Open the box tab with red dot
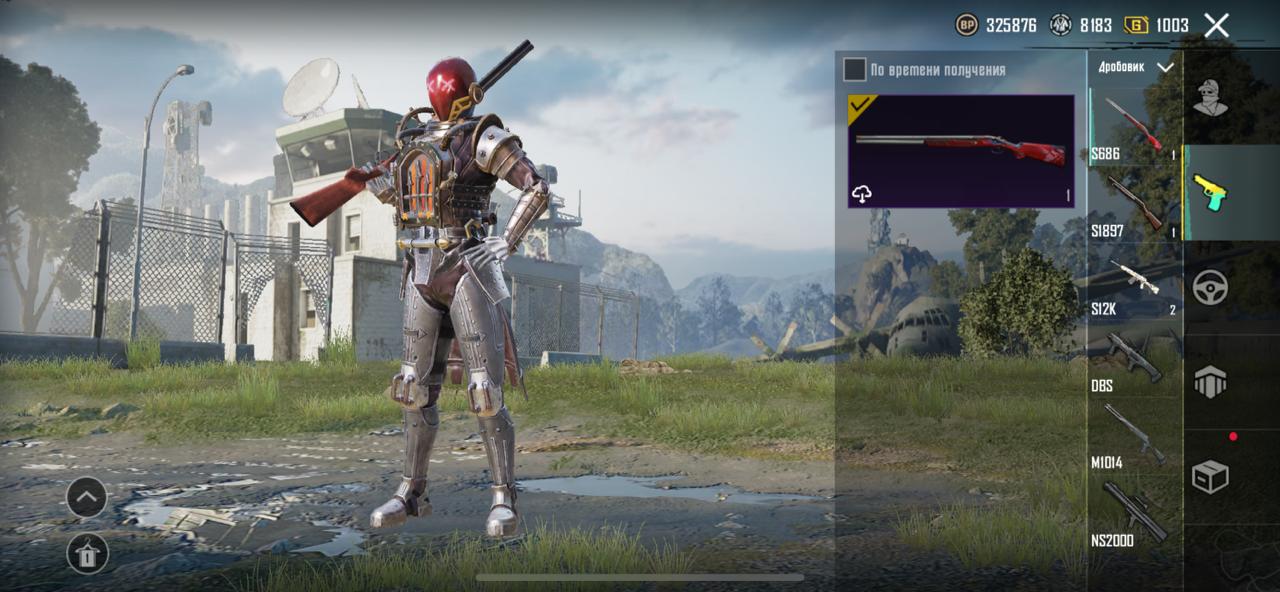The width and height of the screenshot is (1280, 592). click(x=1210, y=477)
